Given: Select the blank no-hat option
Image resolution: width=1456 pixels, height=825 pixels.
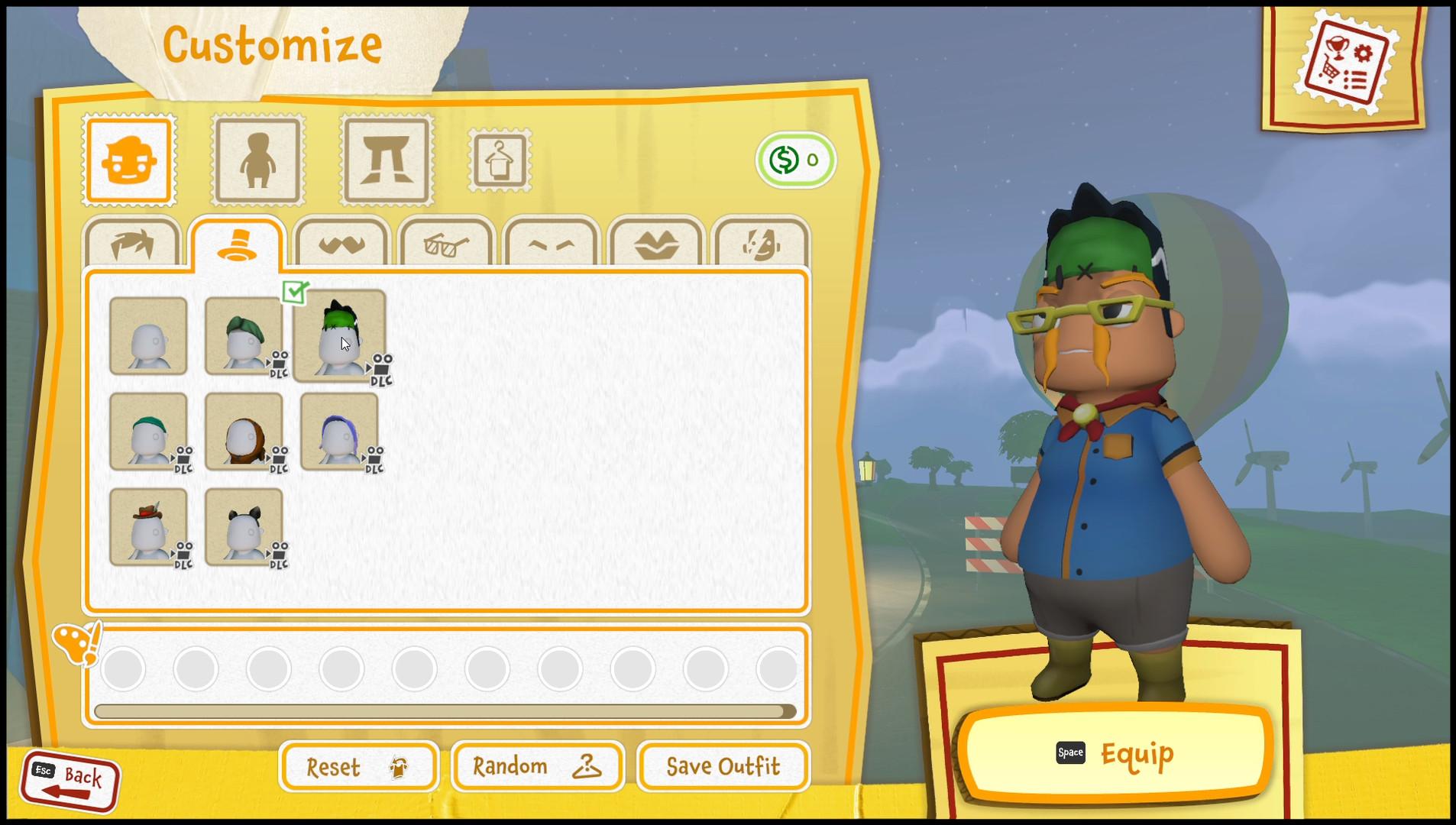Looking at the screenshot, I should [148, 336].
